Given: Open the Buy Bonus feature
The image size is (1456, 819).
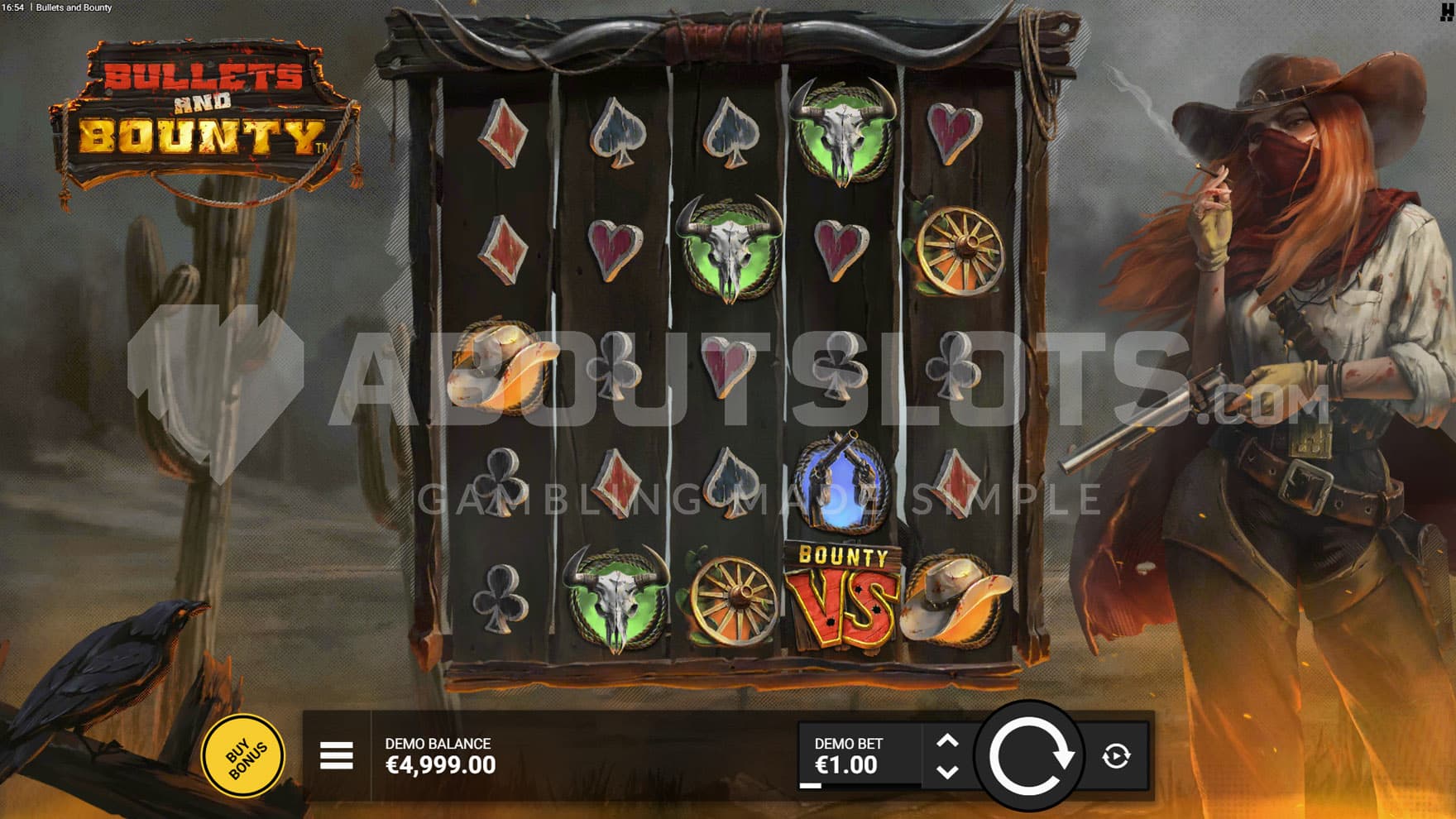Looking at the screenshot, I should click(244, 756).
